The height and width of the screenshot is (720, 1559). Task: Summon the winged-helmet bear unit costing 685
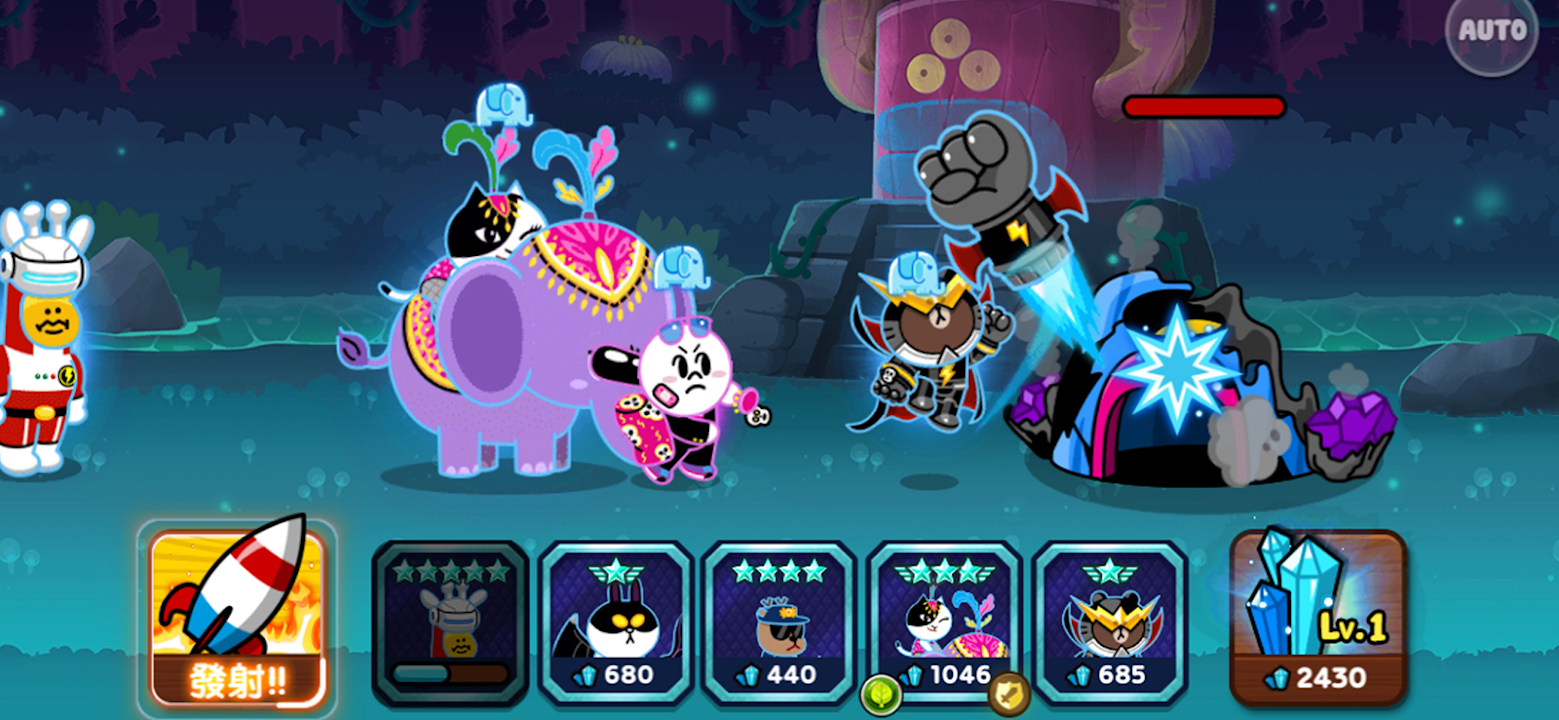(x=1110, y=622)
